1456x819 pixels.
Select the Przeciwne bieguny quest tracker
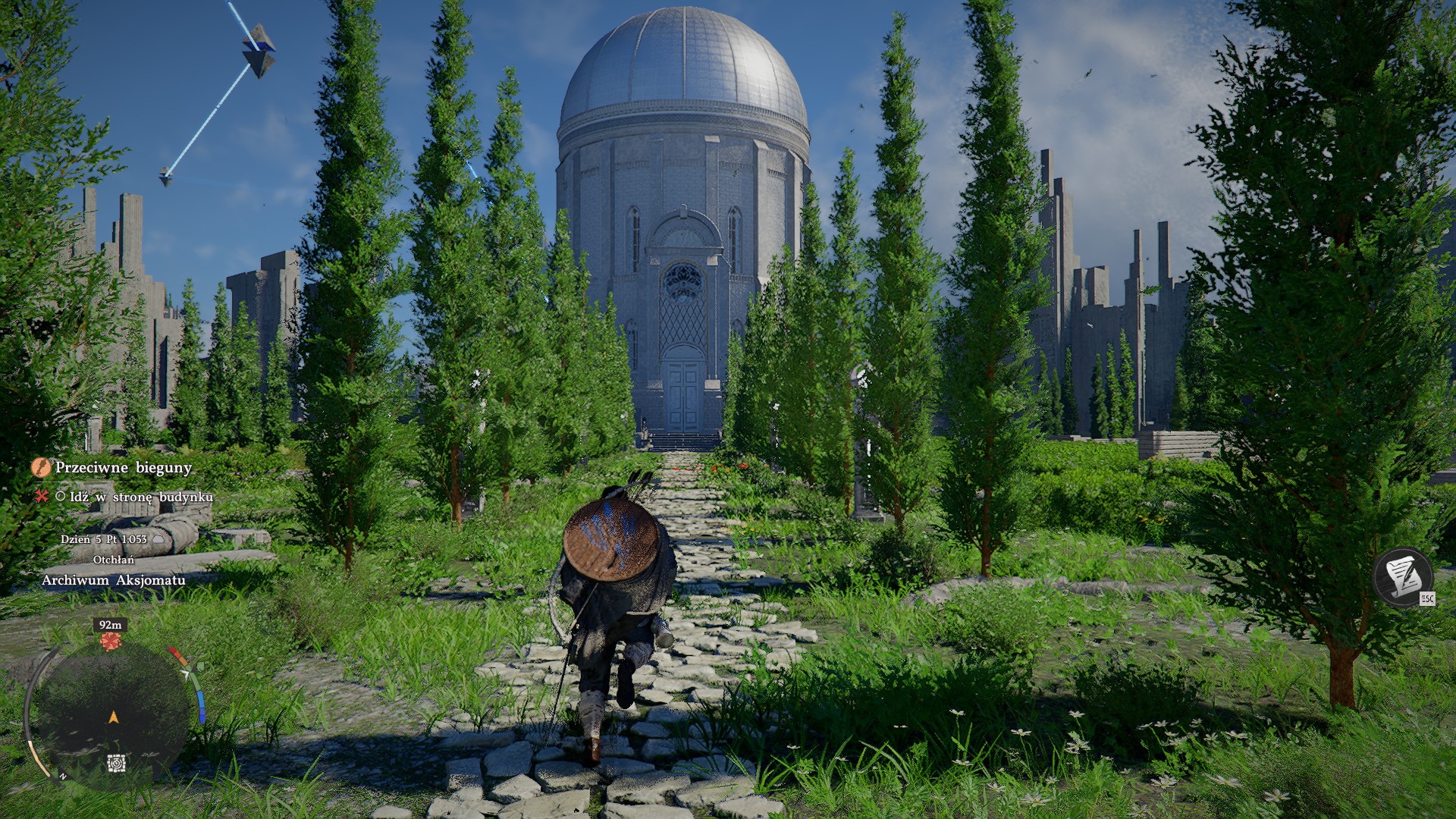(123, 467)
